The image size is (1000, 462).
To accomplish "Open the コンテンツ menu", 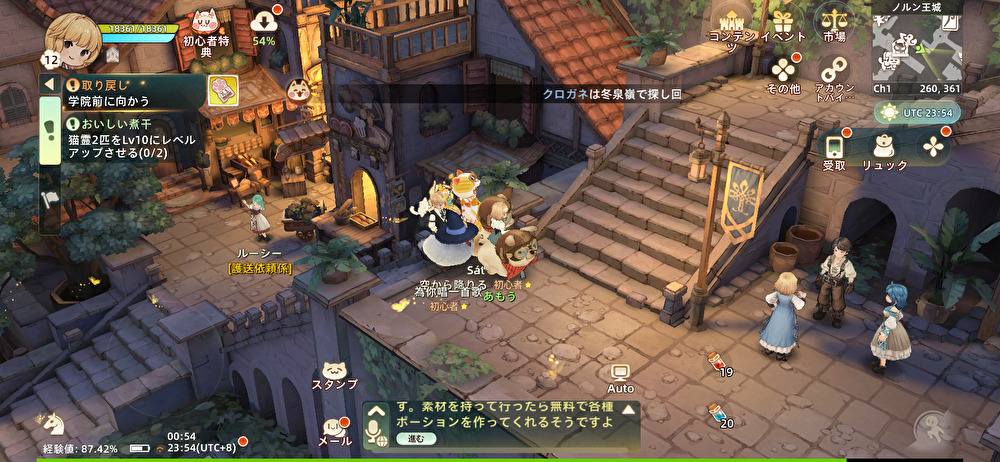I will [x=733, y=24].
